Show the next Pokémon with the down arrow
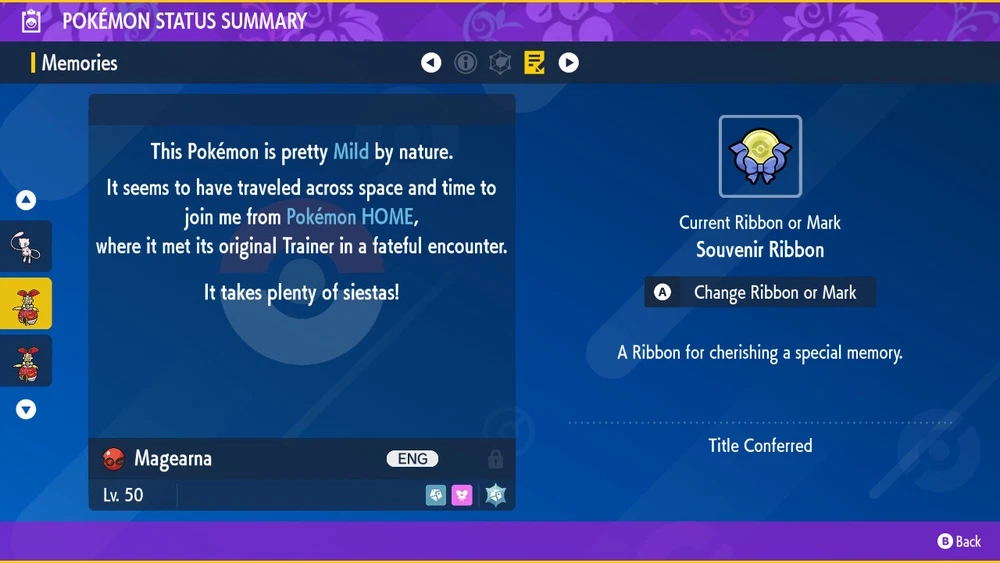Image resolution: width=1000 pixels, height=563 pixels. tap(26, 409)
